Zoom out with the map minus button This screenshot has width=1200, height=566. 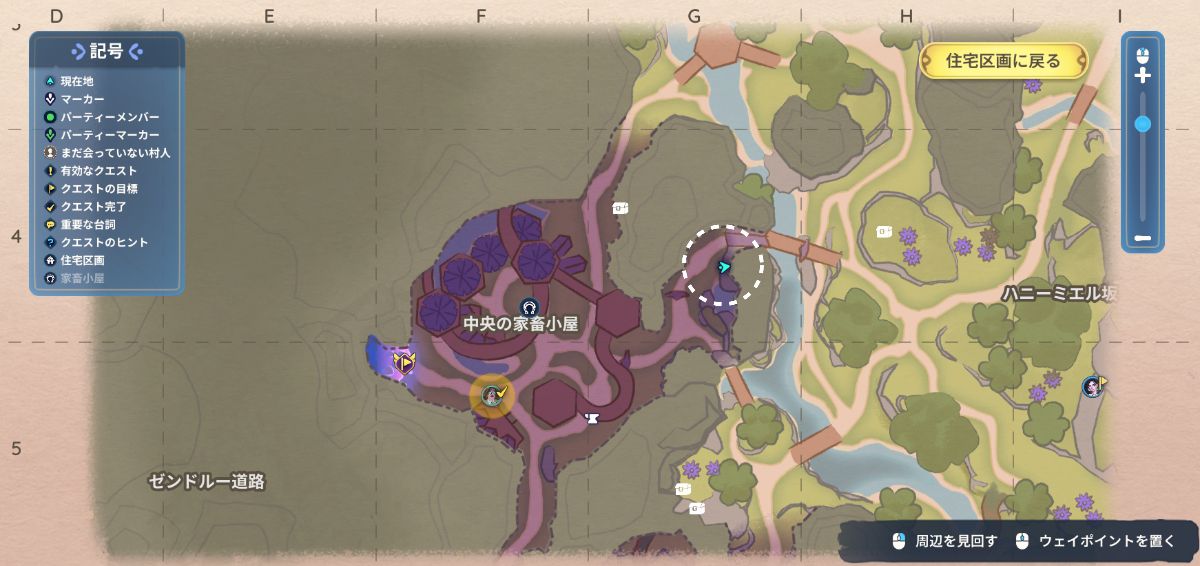[1143, 239]
